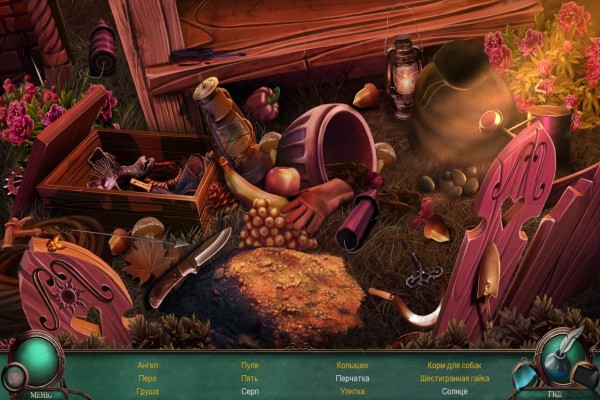This screenshot has width=600, height=400.
Task: Open the МЕНЮ menu button
Action: coord(41,394)
